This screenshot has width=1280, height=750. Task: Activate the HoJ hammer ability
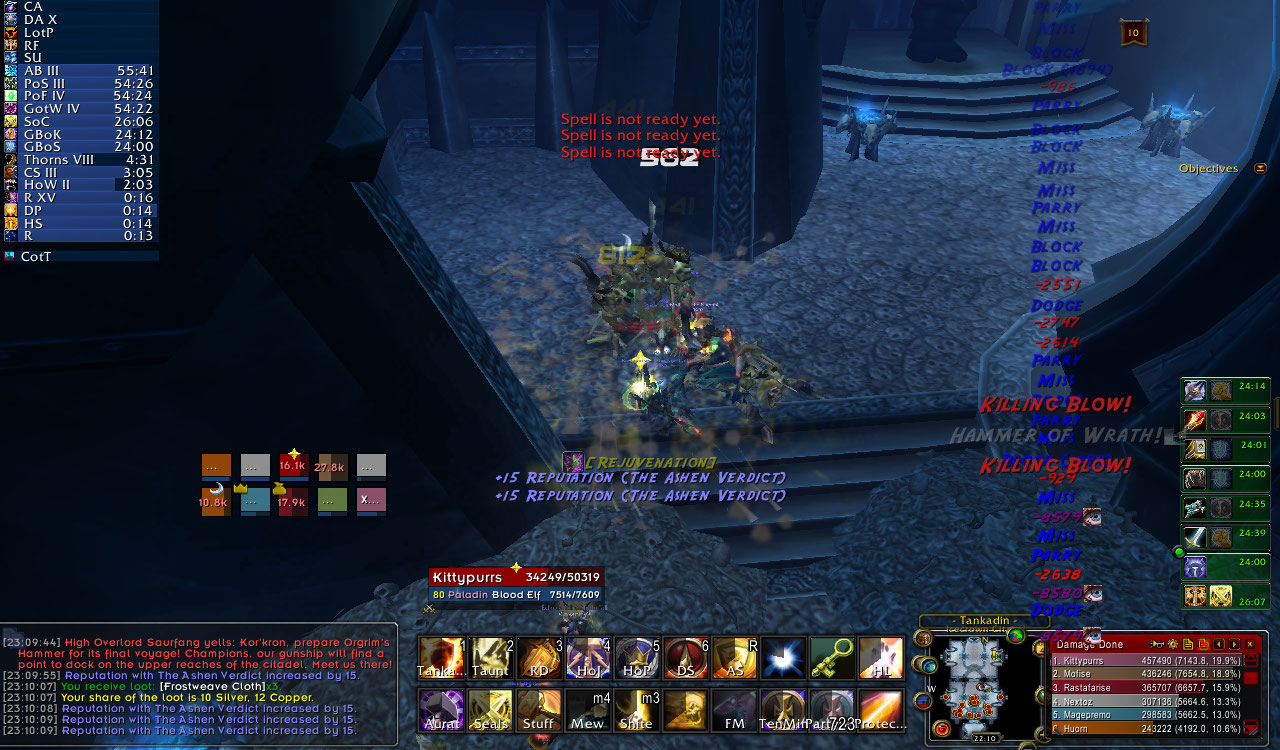coord(588,658)
